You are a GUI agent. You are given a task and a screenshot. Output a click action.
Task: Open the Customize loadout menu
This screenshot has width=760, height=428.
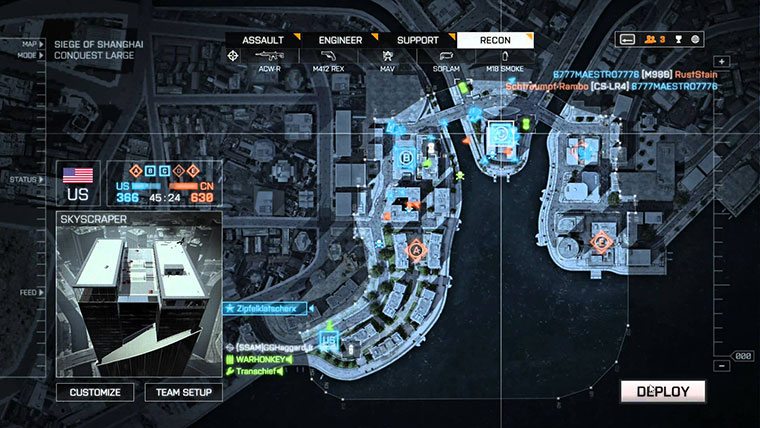coord(95,392)
